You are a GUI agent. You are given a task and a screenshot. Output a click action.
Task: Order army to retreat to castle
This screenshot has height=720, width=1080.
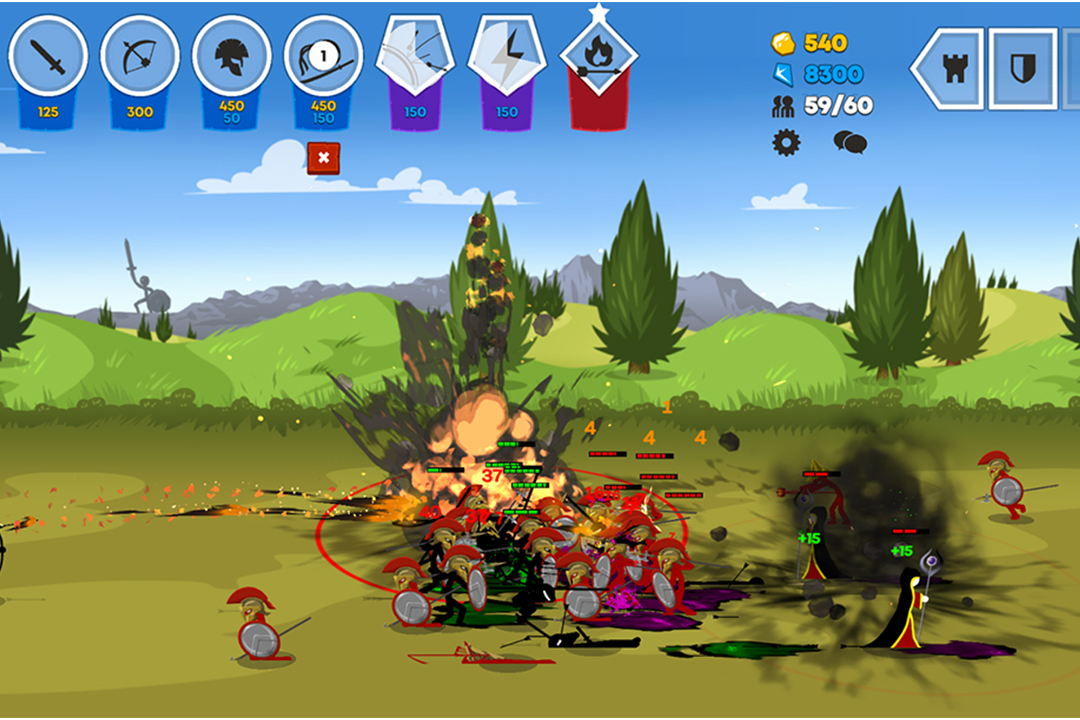point(950,68)
